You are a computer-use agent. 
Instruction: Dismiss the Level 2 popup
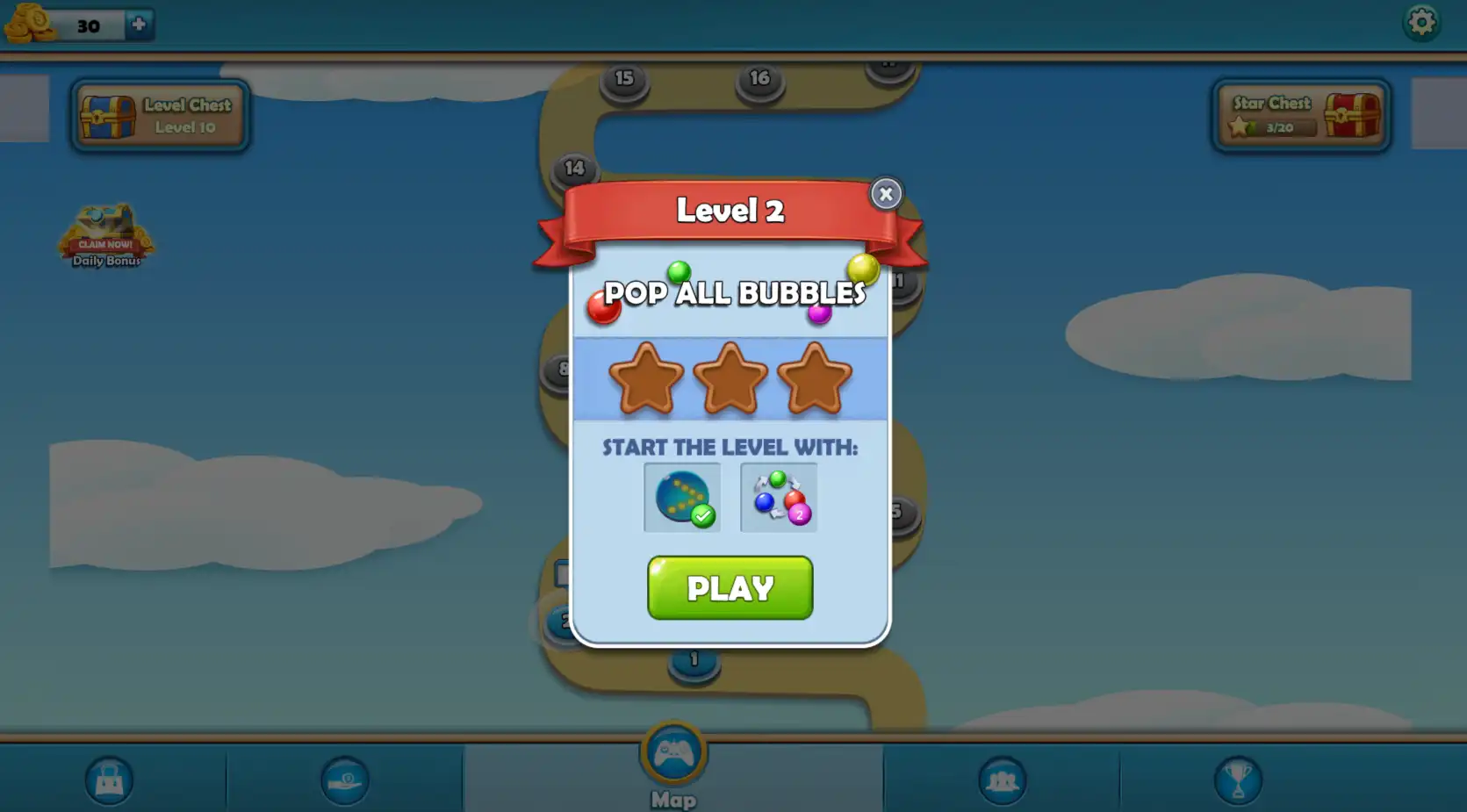click(886, 194)
